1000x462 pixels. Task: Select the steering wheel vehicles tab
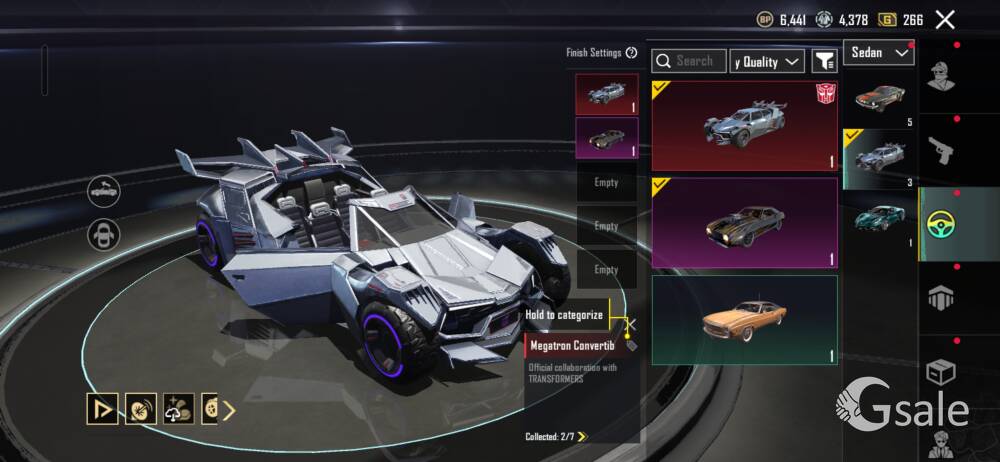tap(941, 225)
